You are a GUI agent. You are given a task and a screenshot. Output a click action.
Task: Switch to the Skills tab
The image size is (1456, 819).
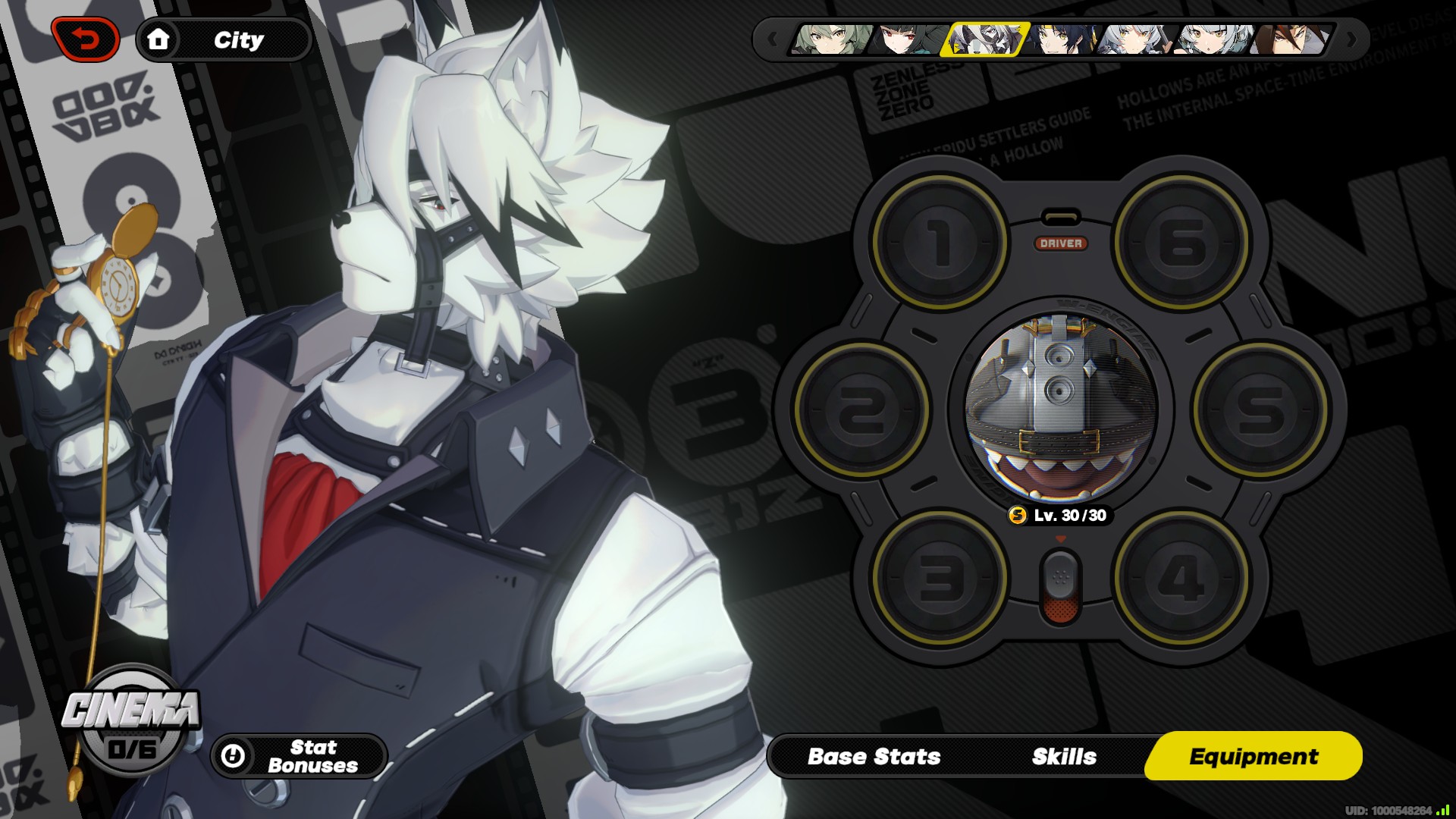tap(1063, 756)
